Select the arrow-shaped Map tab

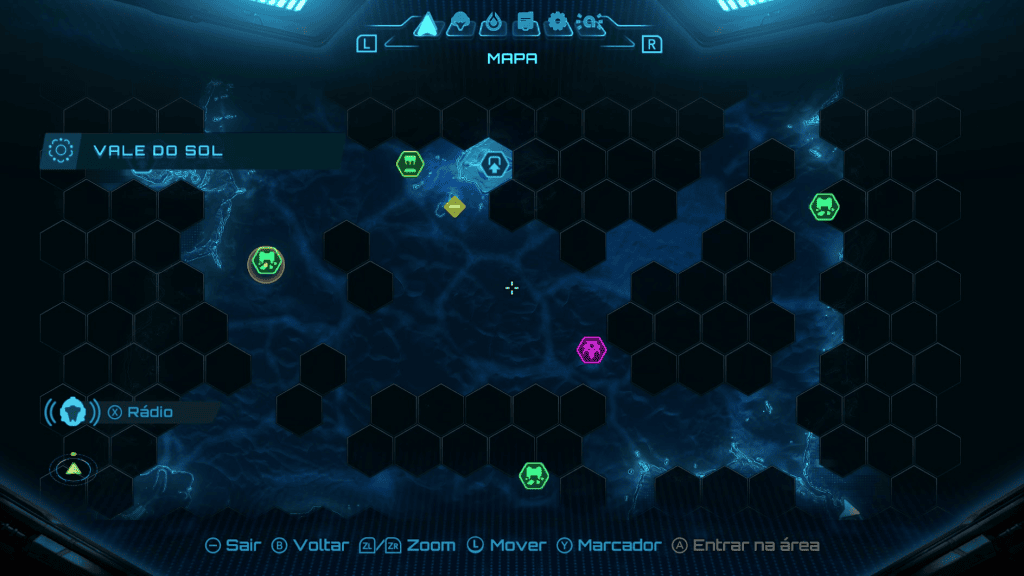point(428,23)
